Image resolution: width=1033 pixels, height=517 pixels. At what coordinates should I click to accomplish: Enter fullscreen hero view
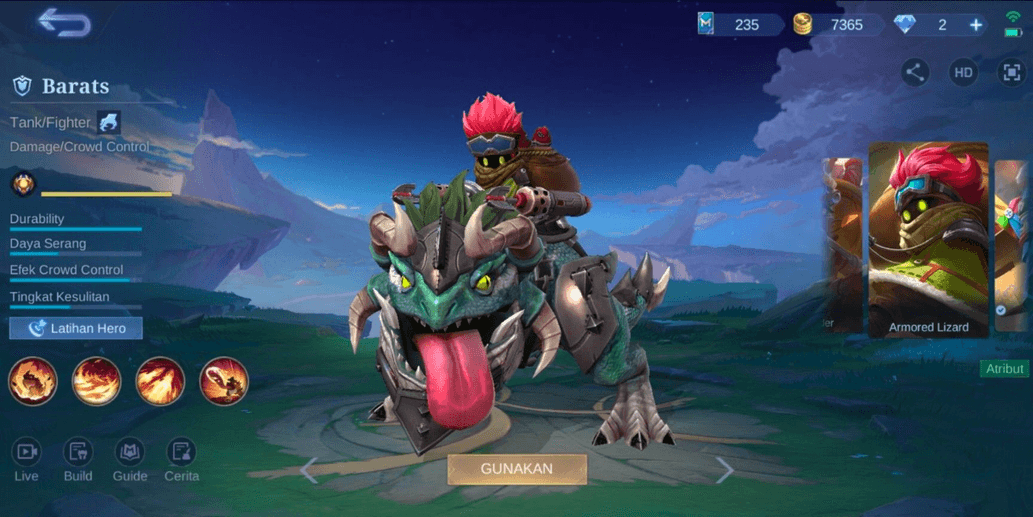(x=1010, y=72)
